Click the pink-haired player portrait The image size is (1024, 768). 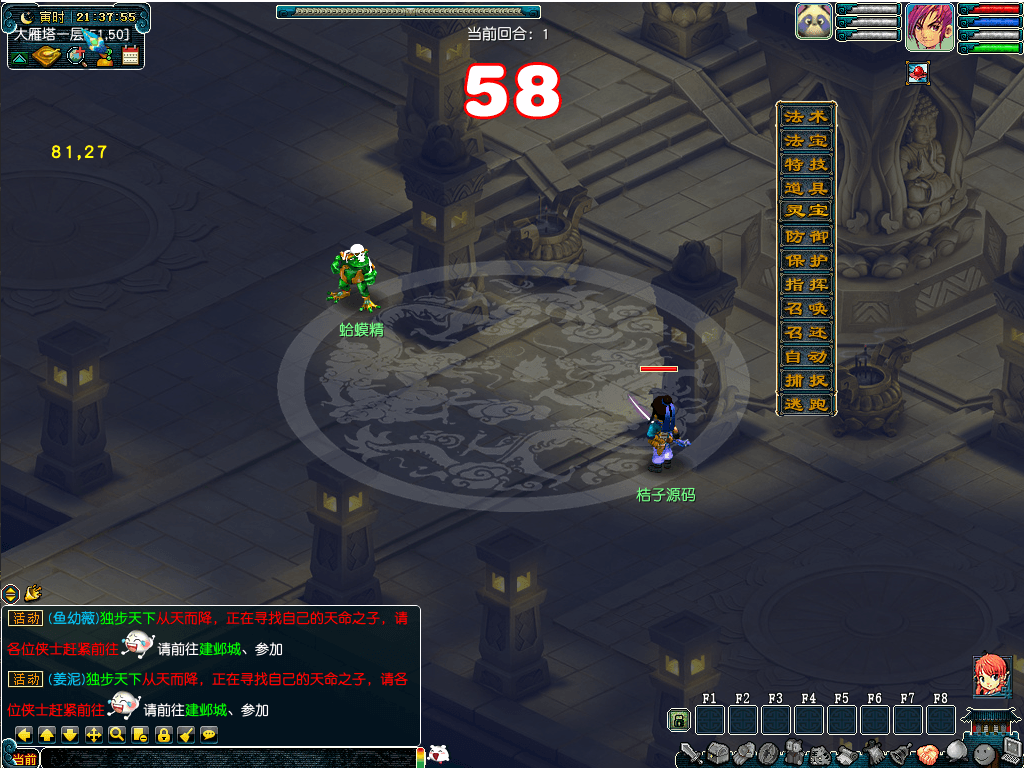coord(930,27)
